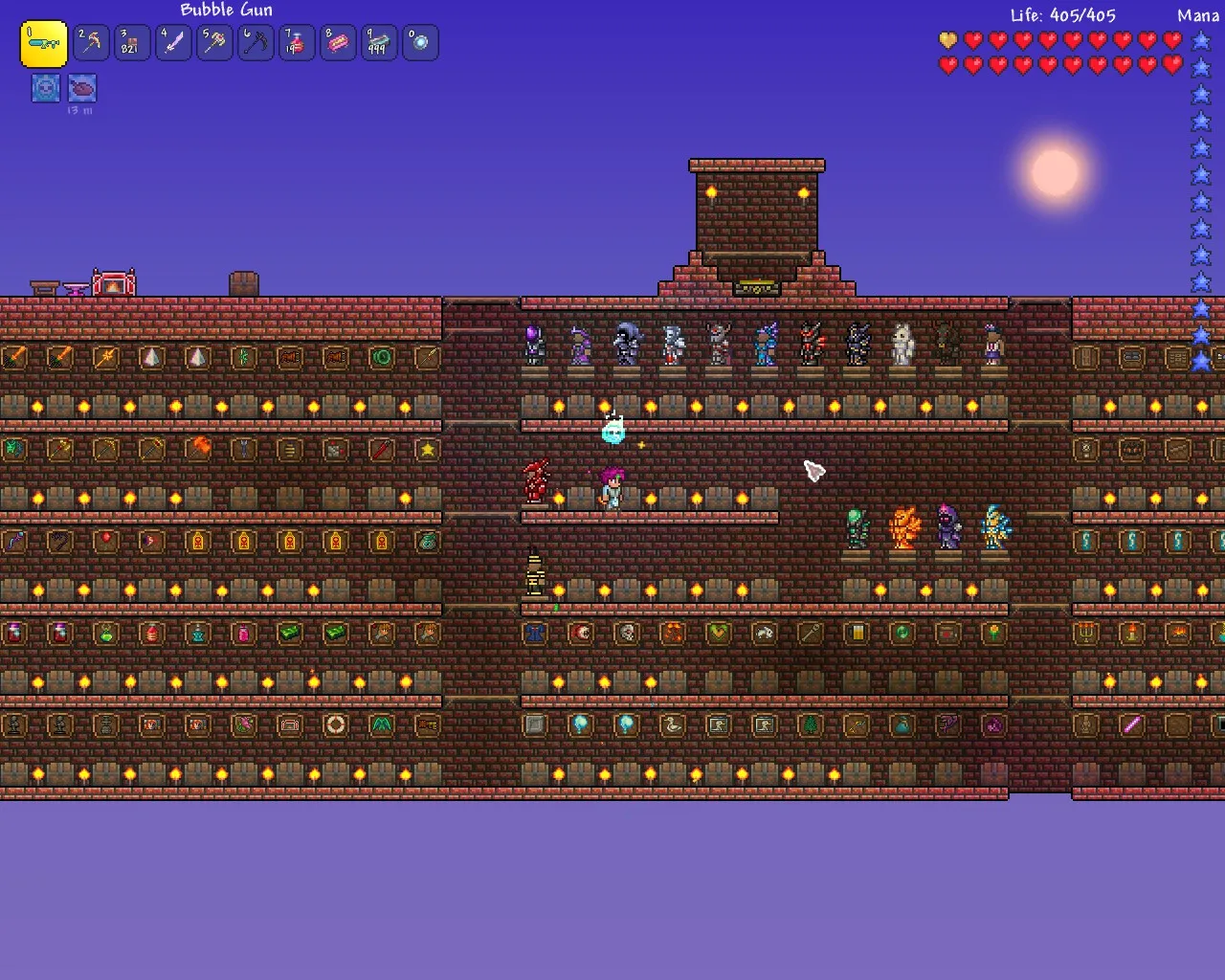Select the Magic Mirror in slot 0
1225x980 pixels.
coord(421,43)
